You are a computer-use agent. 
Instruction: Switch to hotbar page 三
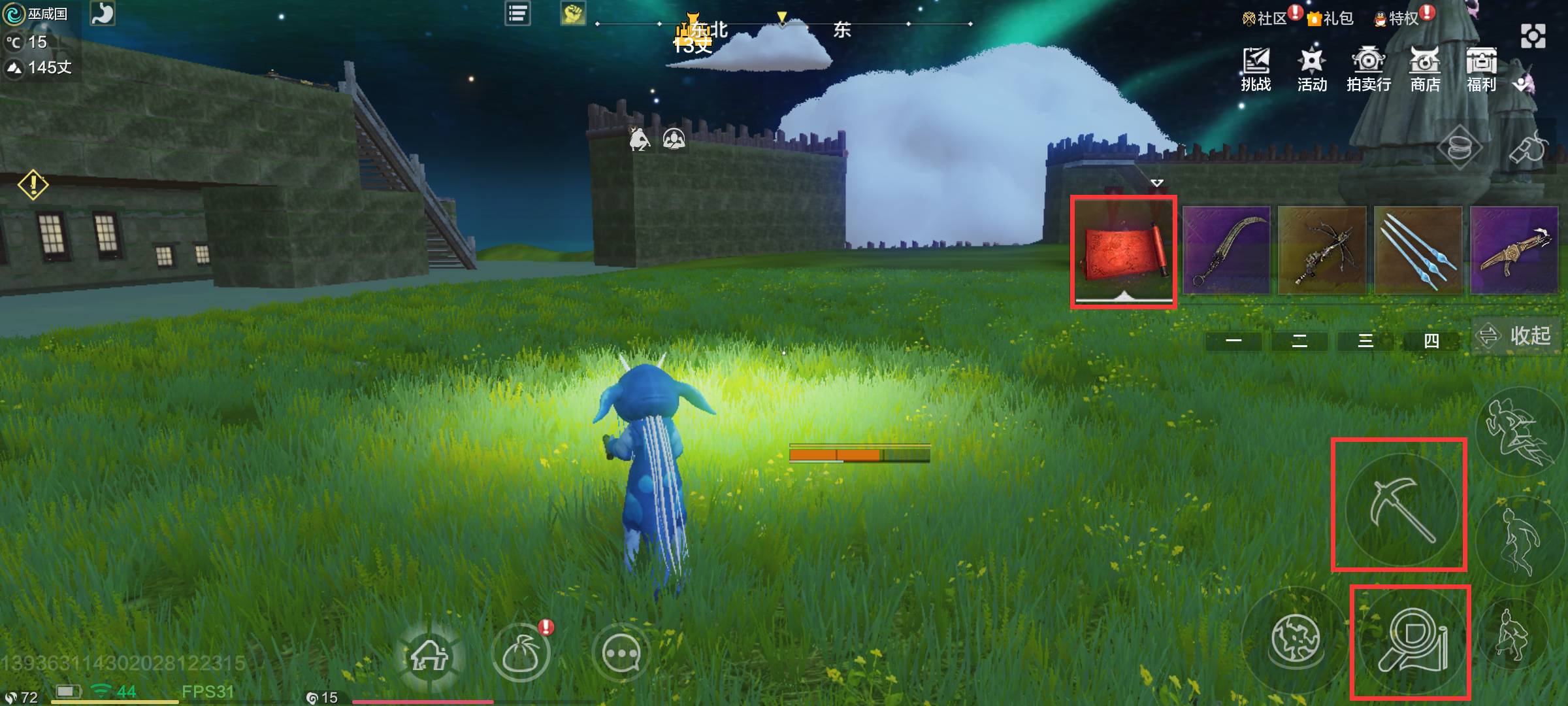(x=1365, y=341)
